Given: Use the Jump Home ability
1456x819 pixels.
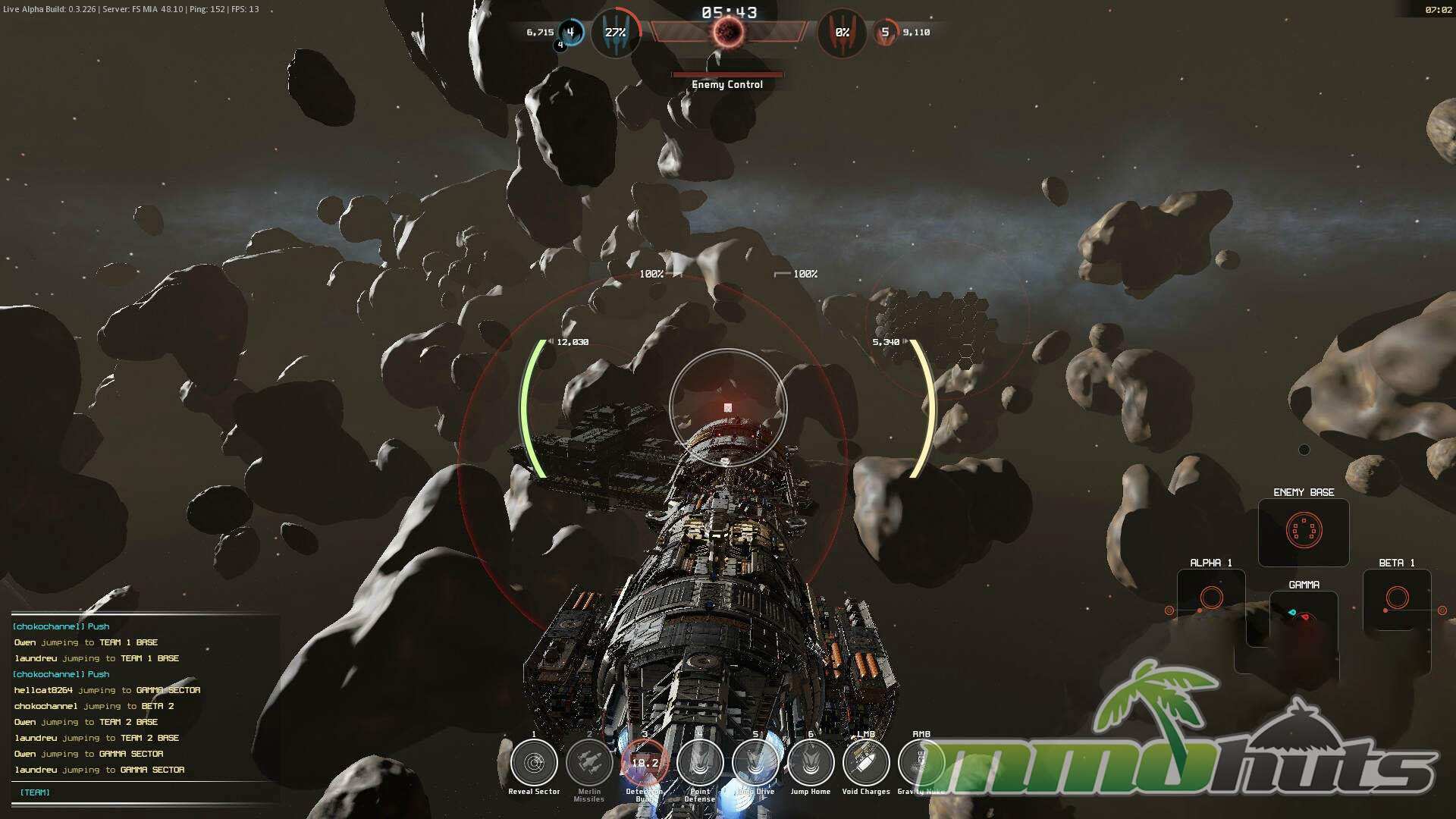Looking at the screenshot, I should tap(811, 762).
